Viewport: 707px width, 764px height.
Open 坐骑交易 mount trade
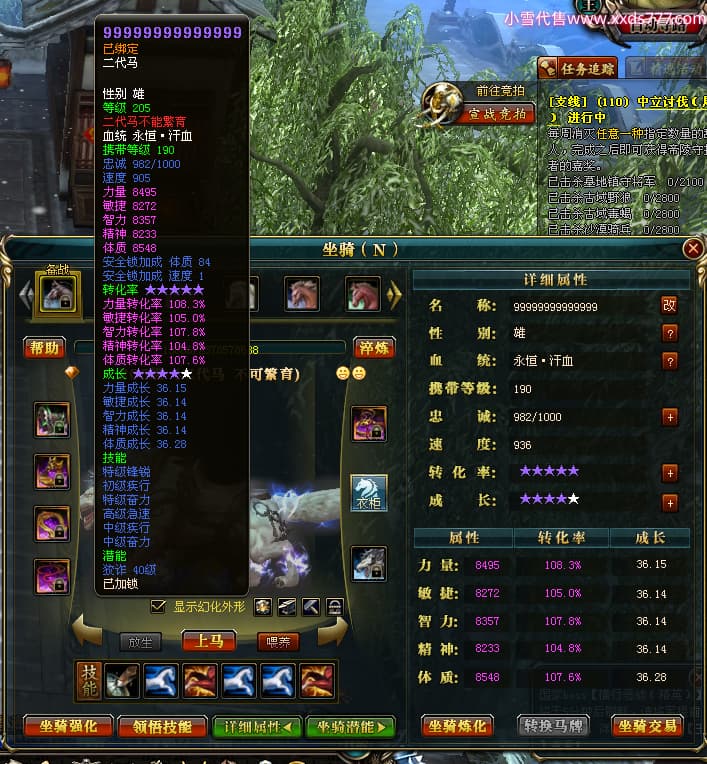(x=647, y=726)
